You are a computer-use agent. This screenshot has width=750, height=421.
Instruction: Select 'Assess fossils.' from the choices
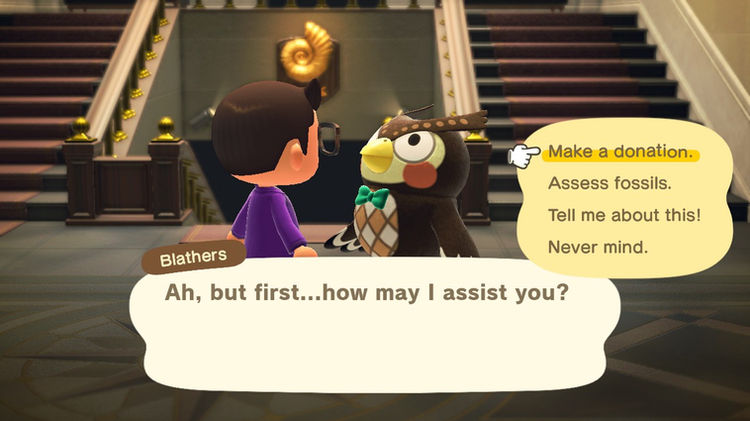609,184
